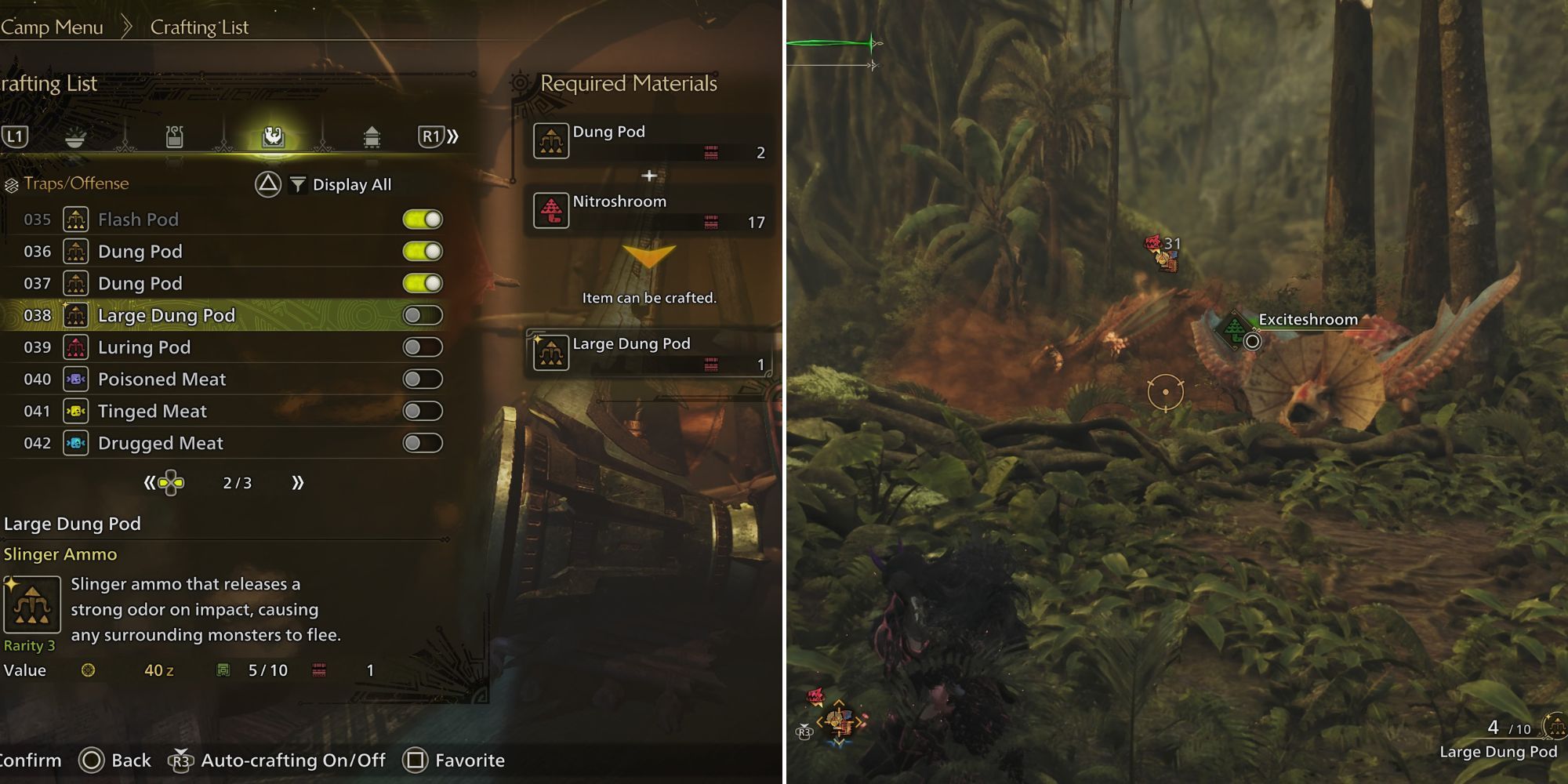Click the right double-arrow to view page 3
Screen dimensions: 1568x784
coord(296,483)
